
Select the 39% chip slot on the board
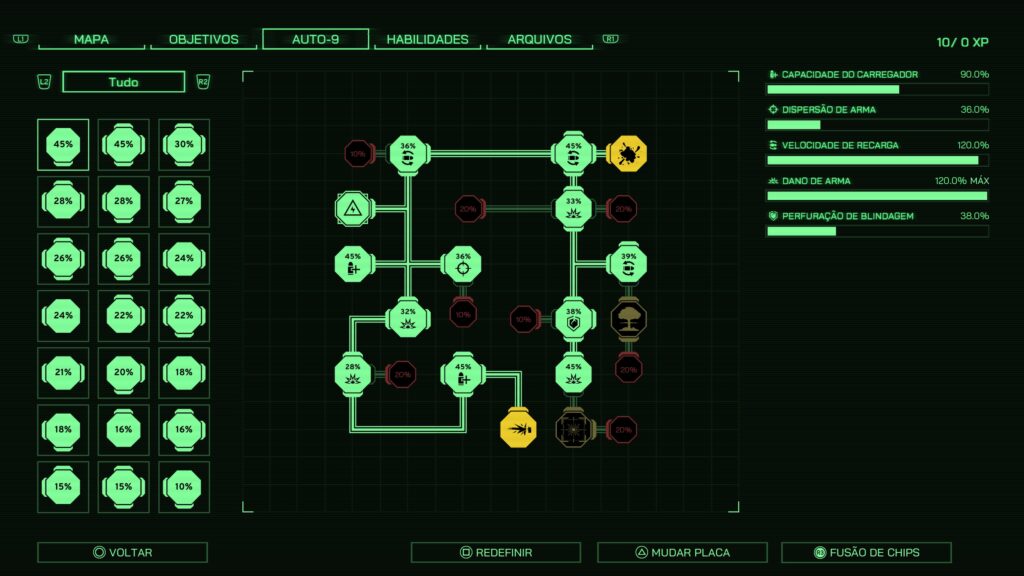pyautogui.click(x=628, y=263)
